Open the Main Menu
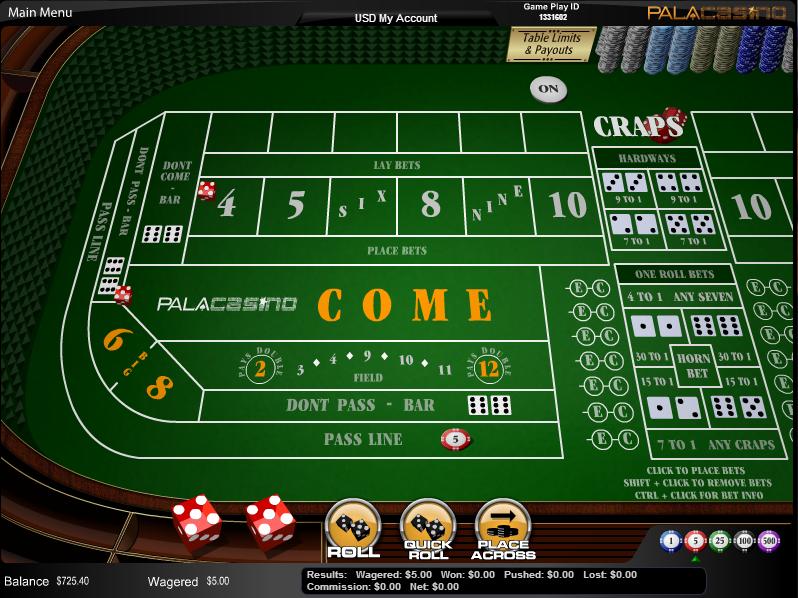Screen dimensions: 798x598 41,13
